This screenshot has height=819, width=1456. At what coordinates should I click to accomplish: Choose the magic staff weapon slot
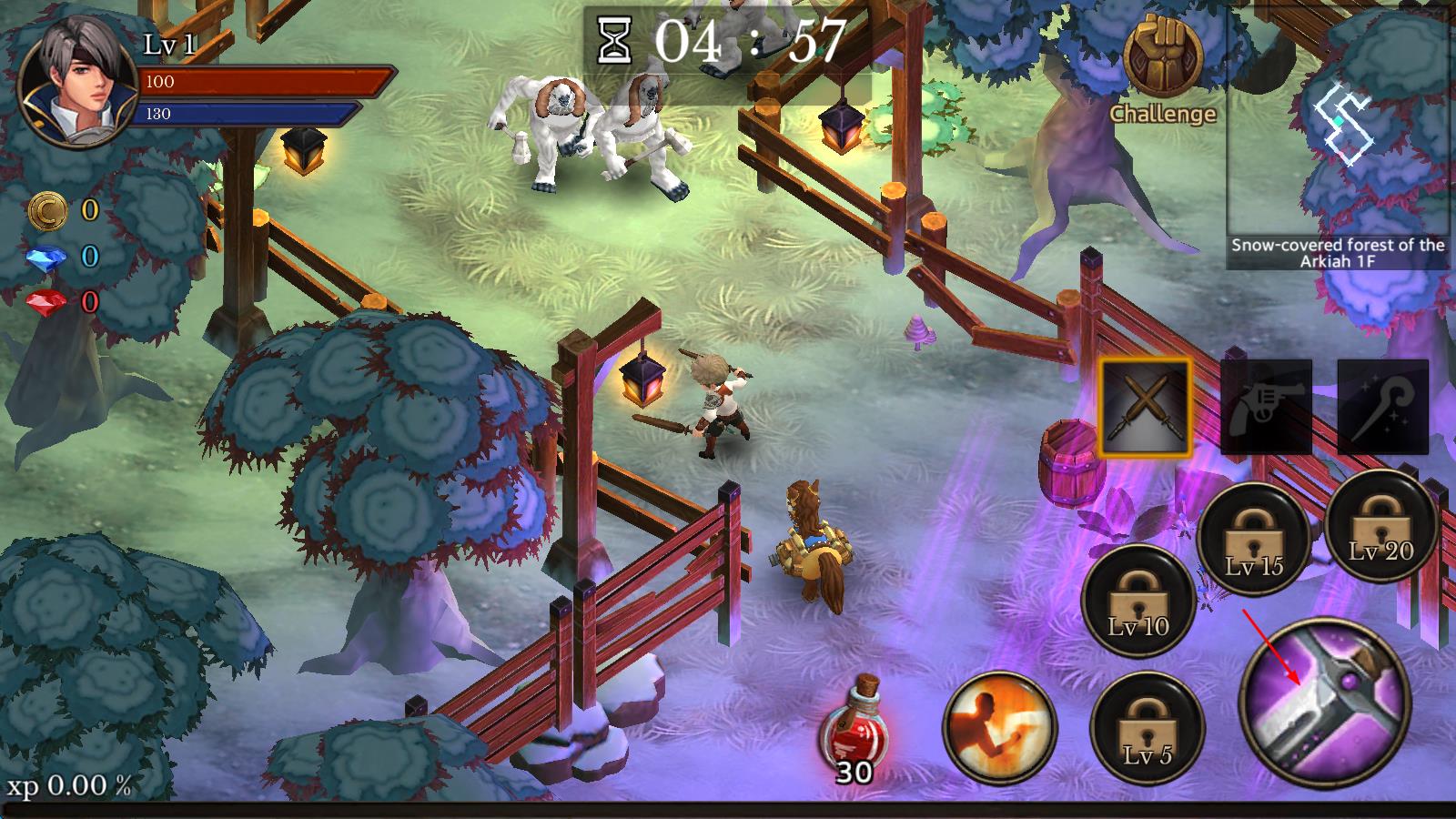click(1382, 407)
